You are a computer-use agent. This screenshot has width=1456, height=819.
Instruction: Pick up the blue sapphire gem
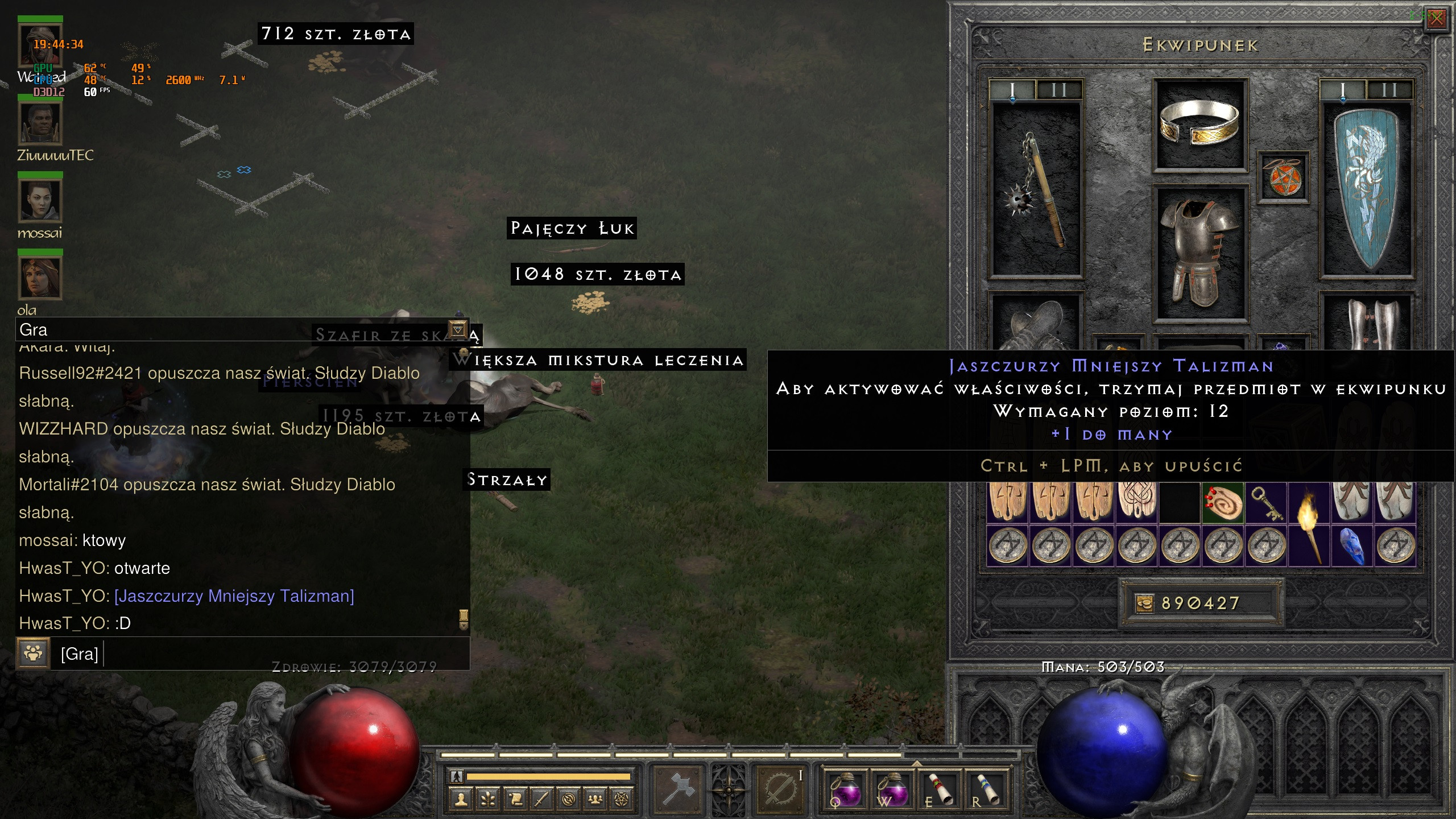pos(1352,546)
